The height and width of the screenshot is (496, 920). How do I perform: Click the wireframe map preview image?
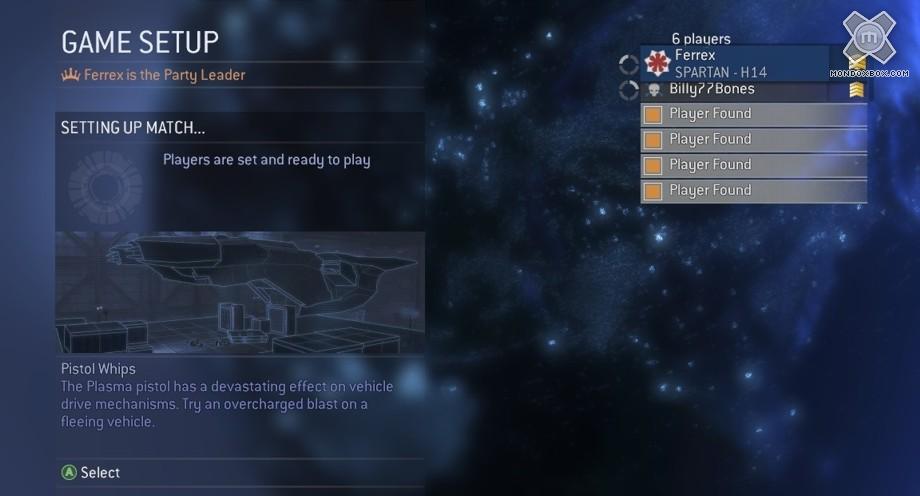pos(240,292)
